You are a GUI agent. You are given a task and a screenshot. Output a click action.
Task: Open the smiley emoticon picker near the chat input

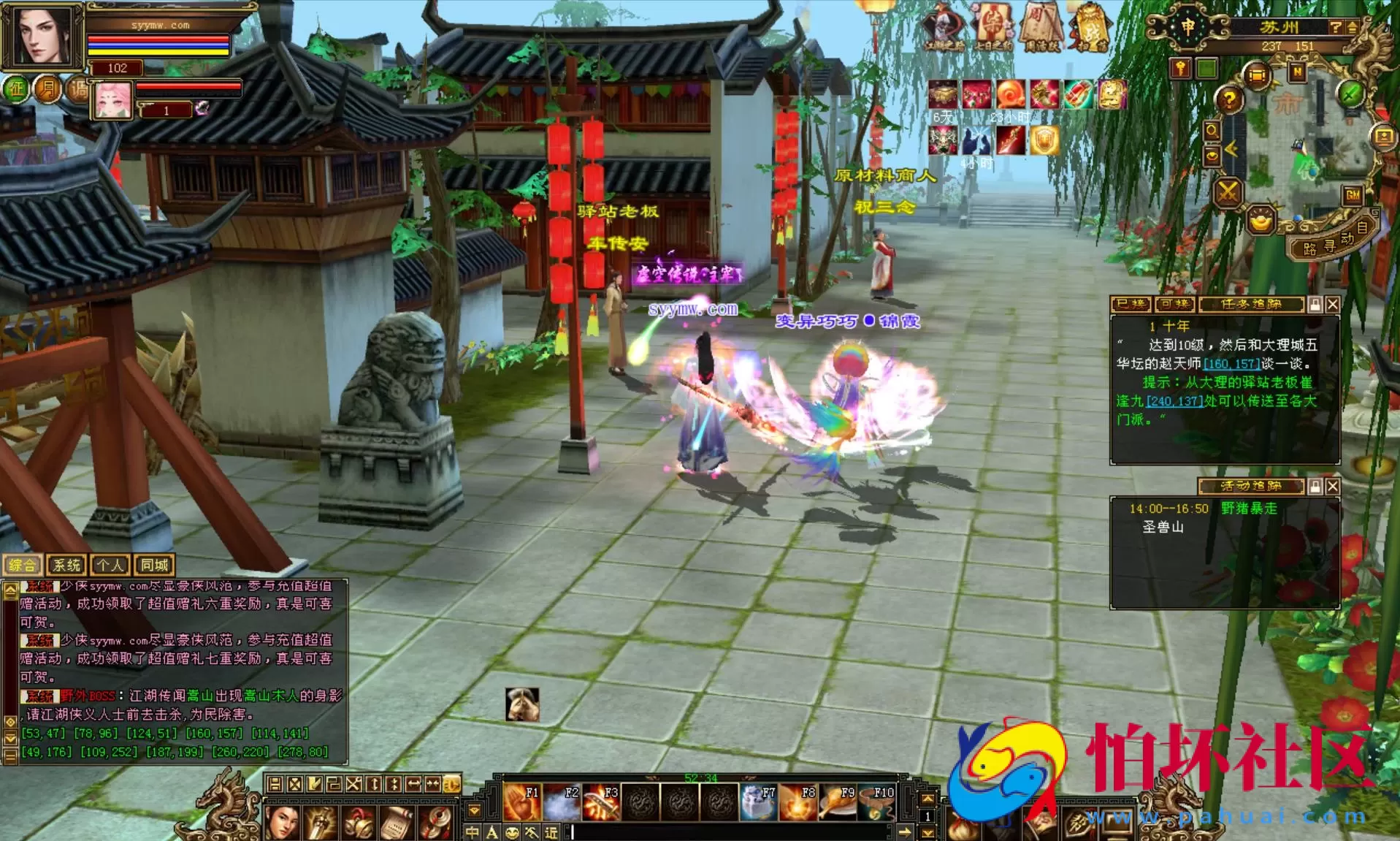(x=513, y=832)
